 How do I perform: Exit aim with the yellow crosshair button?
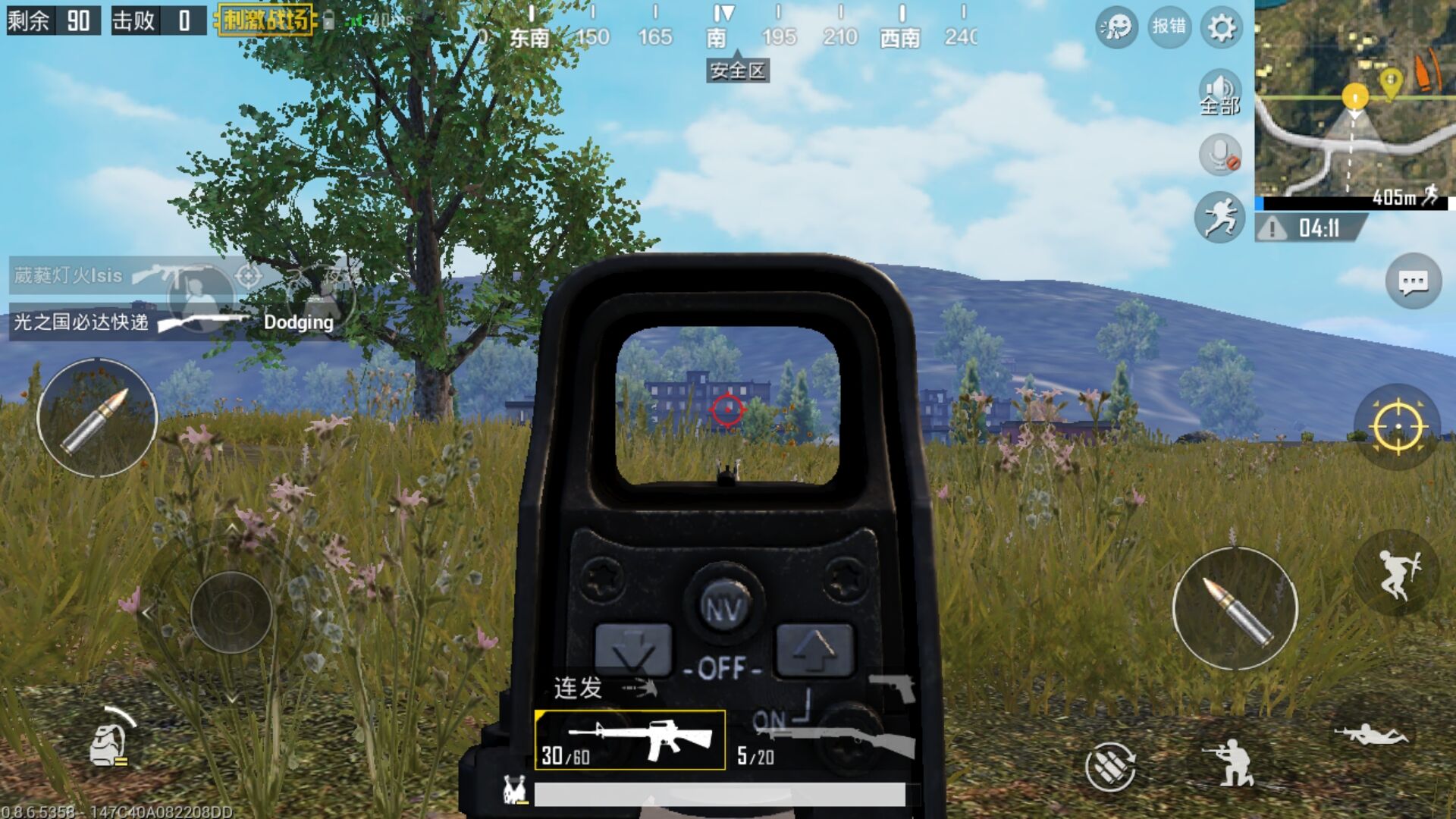pos(1397,427)
